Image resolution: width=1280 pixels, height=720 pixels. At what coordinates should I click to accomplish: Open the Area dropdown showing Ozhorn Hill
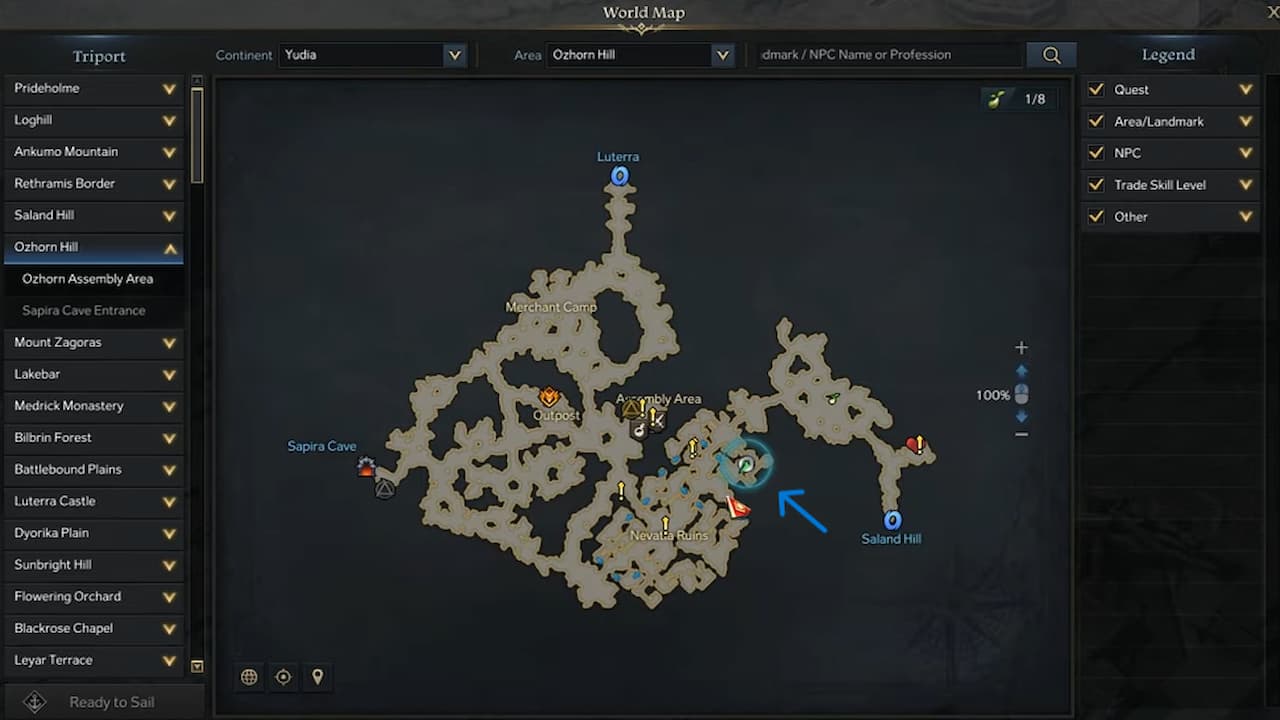tap(640, 55)
